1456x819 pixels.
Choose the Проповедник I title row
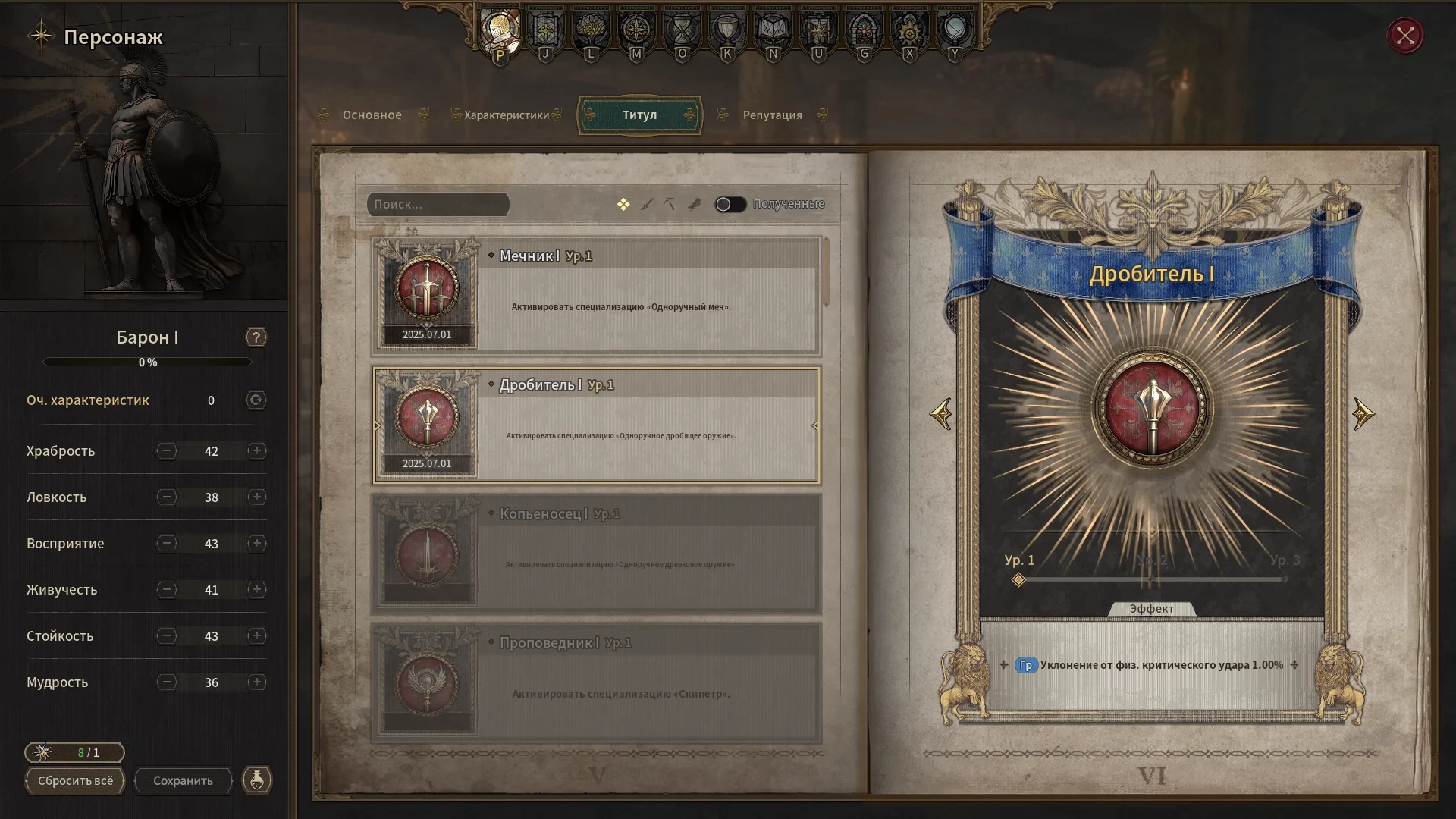(x=596, y=682)
